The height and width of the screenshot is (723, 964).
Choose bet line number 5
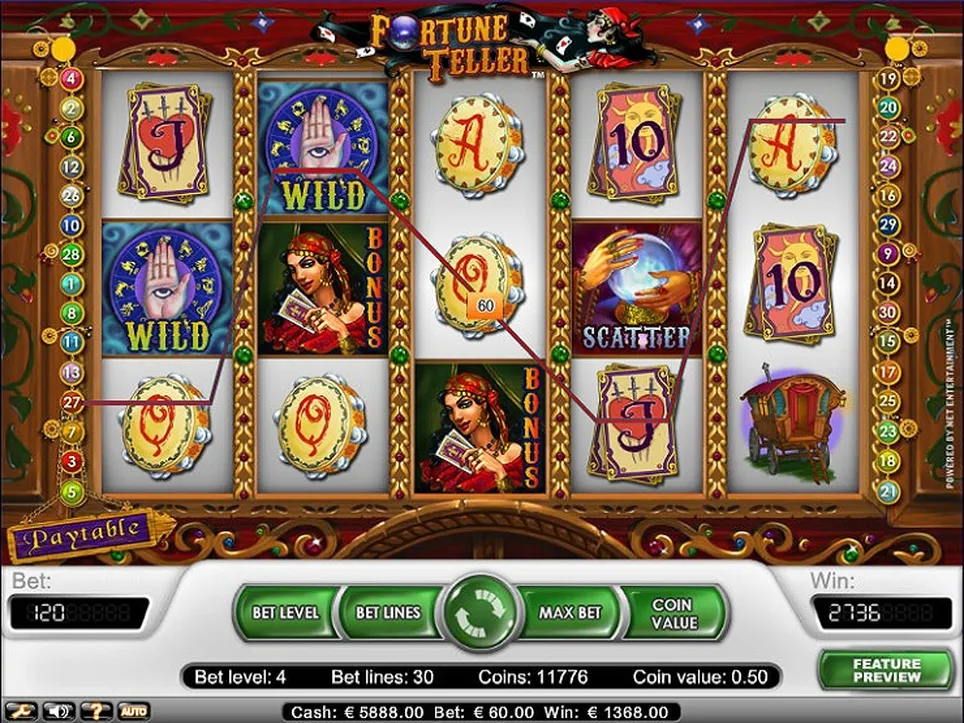point(71,490)
